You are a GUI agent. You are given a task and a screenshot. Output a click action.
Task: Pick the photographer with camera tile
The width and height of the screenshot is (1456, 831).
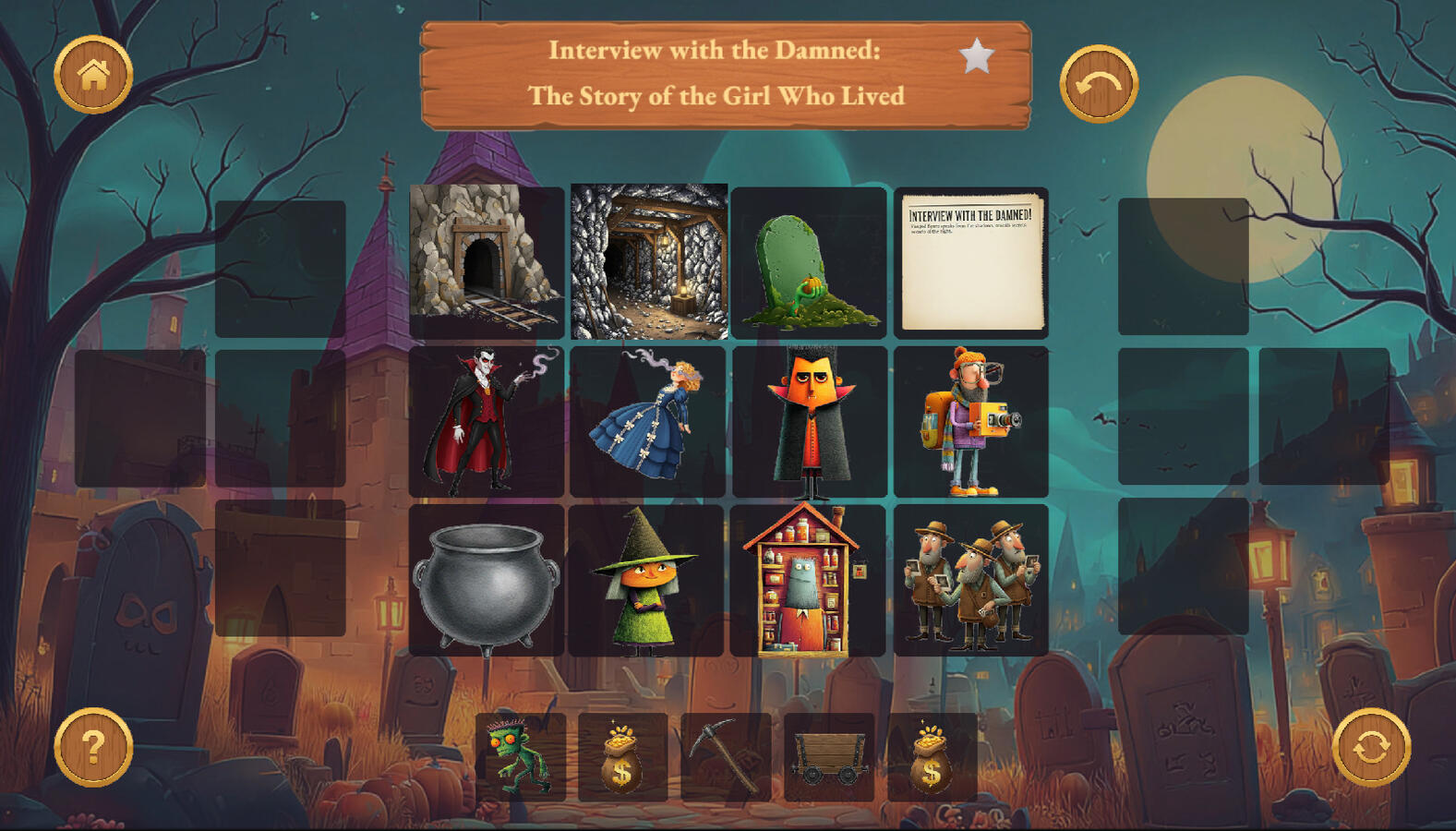[x=970, y=421]
